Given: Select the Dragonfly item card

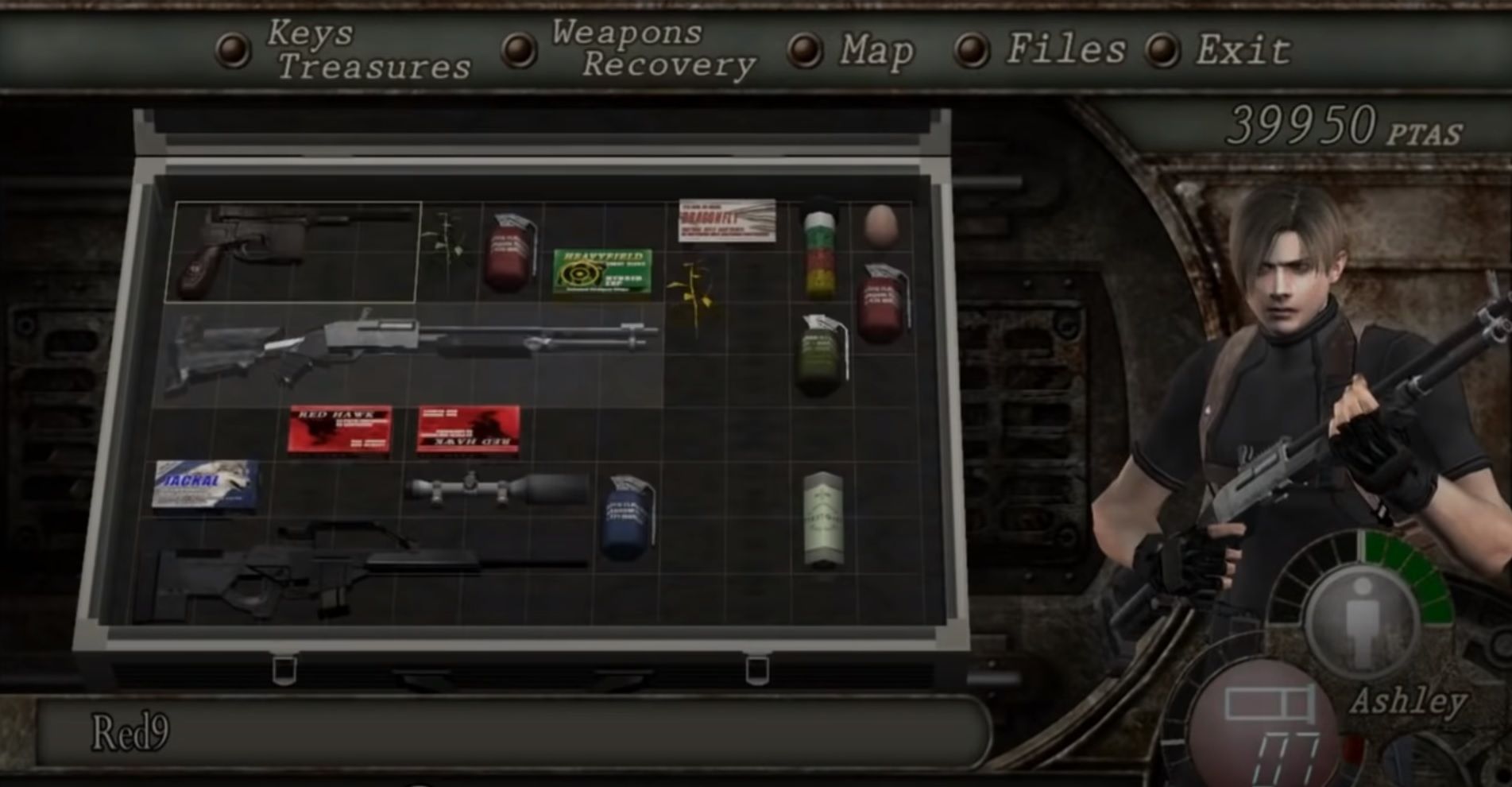Looking at the screenshot, I should [727, 219].
